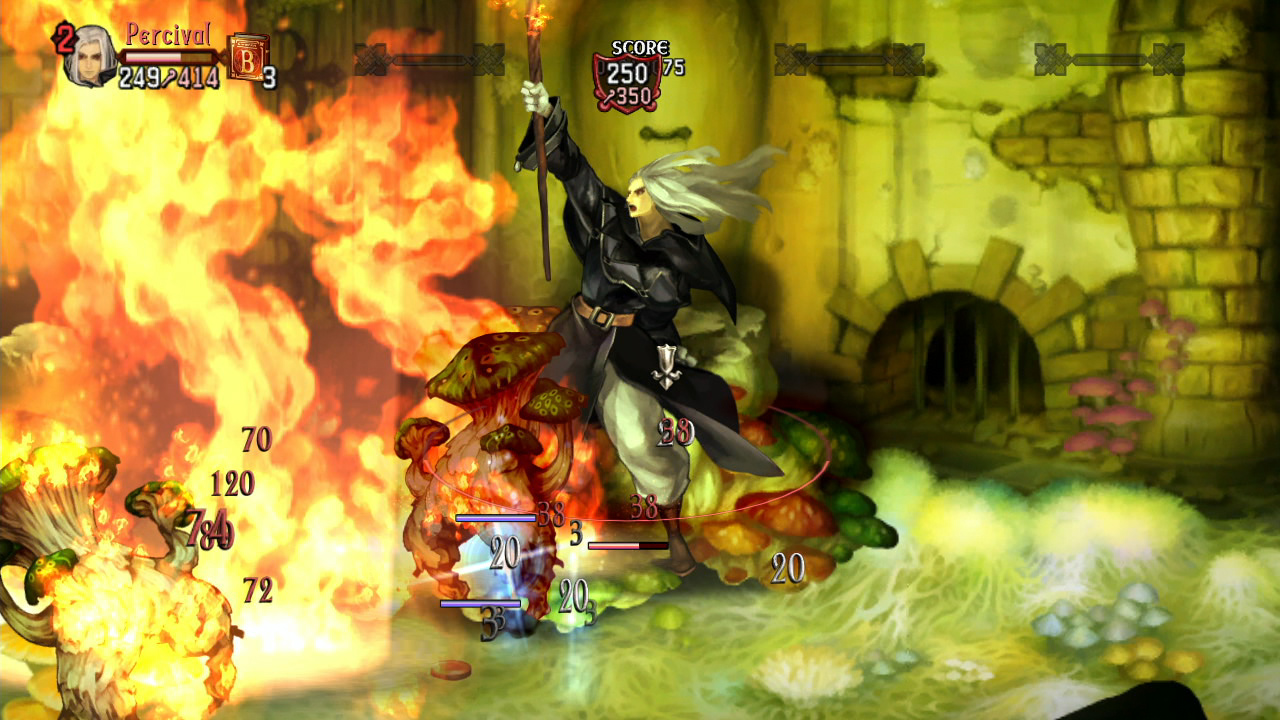
Task: Click the red level 2 badge
Action: [x=64, y=38]
